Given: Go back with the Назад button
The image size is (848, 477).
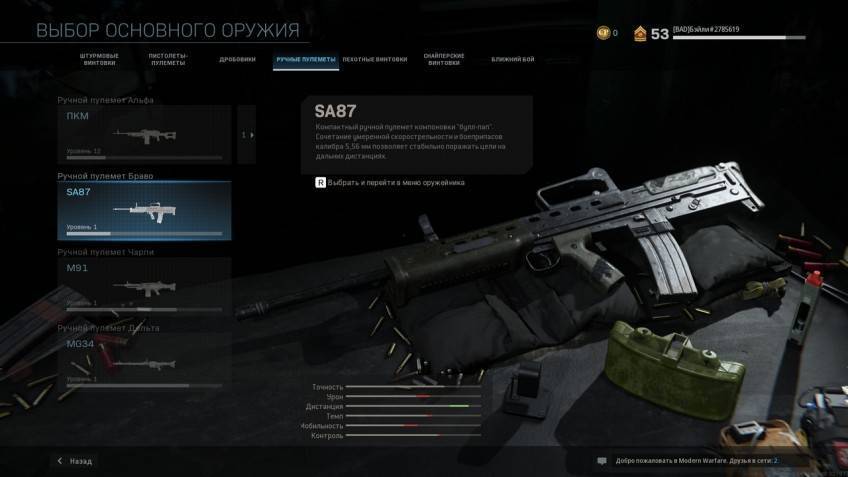Looking at the screenshot, I should (x=74, y=461).
